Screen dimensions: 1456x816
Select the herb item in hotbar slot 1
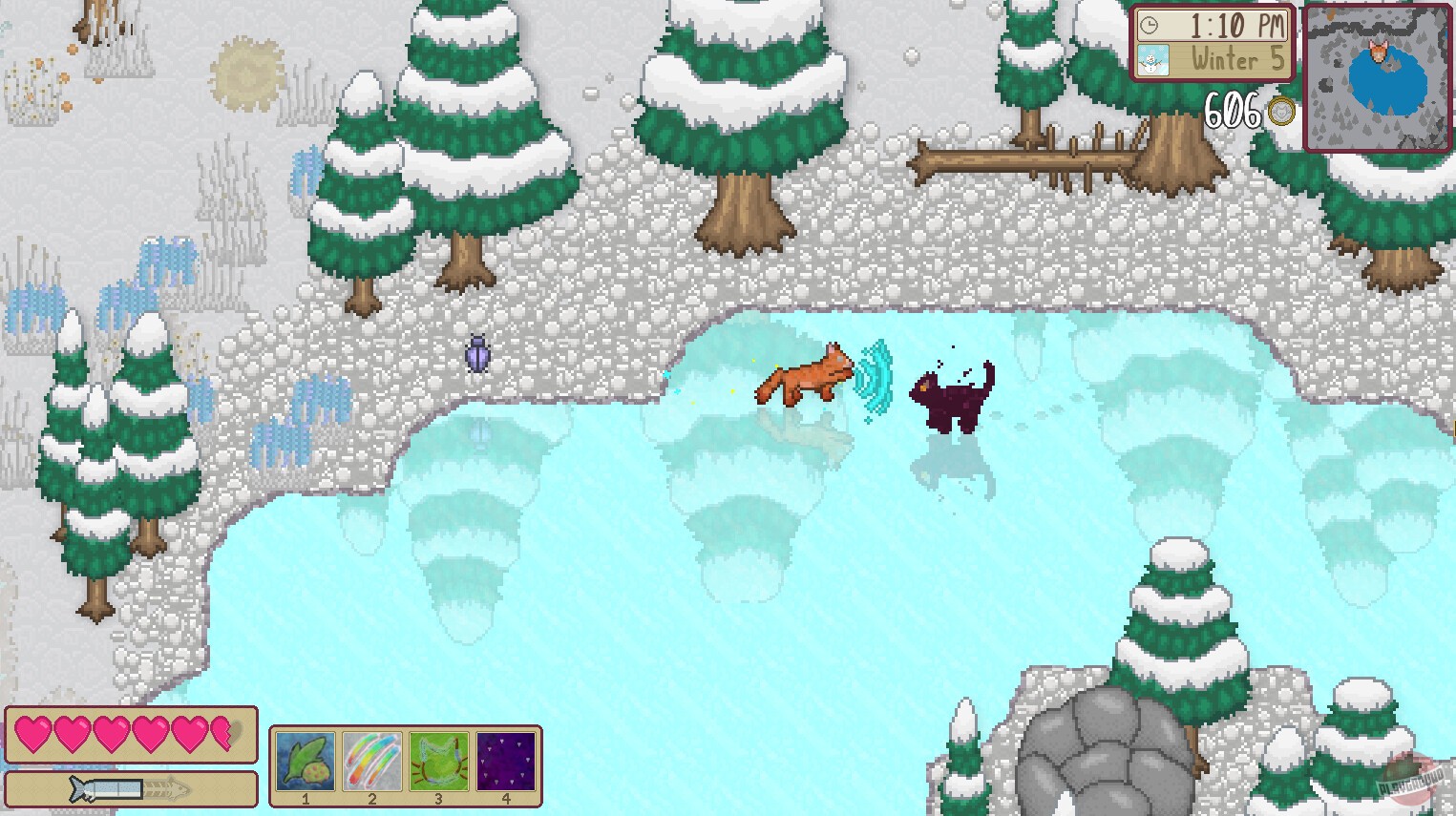(x=304, y=760)
